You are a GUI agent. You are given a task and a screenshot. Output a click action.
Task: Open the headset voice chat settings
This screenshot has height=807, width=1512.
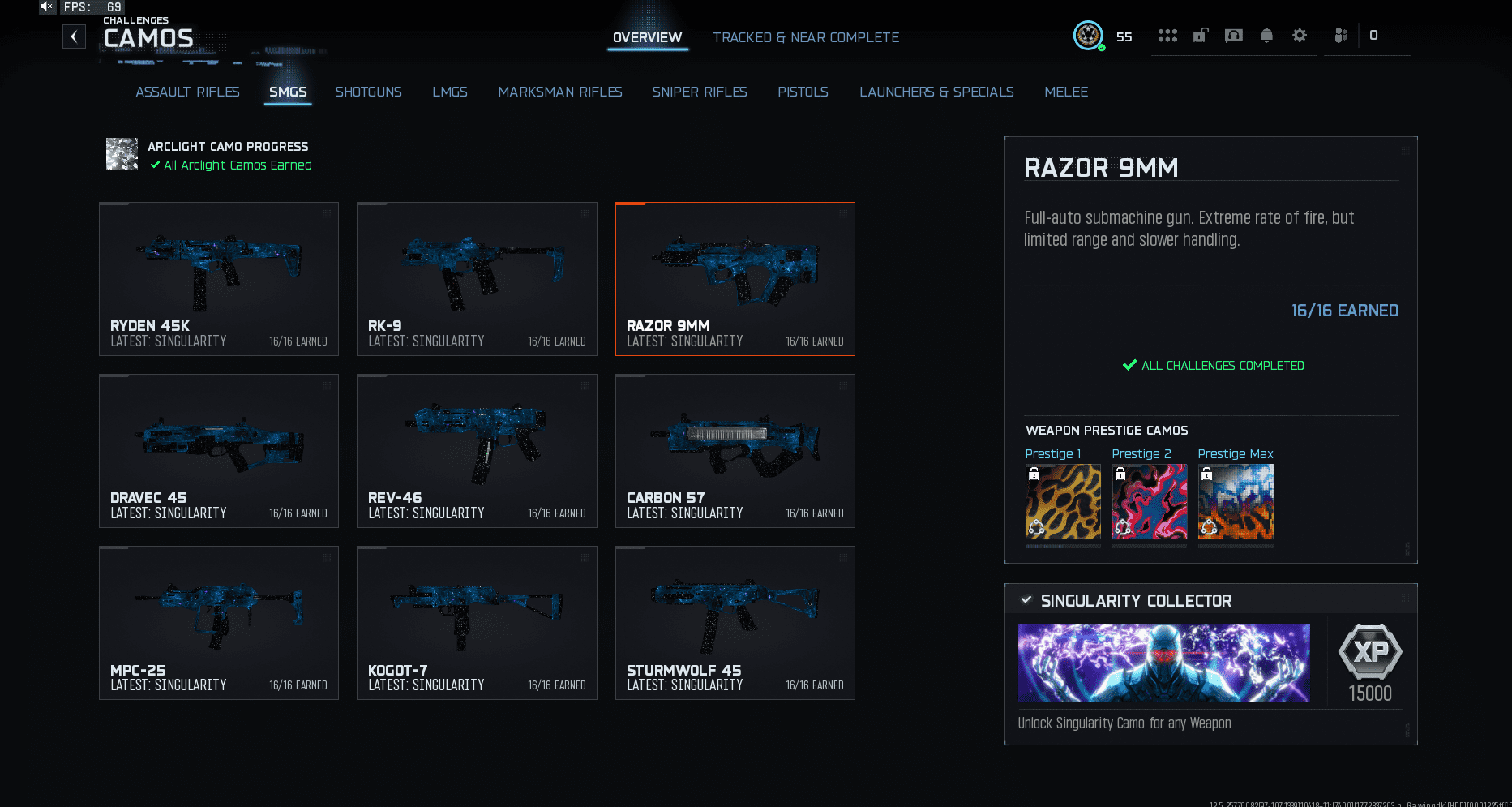click(x=1233, y=35)
